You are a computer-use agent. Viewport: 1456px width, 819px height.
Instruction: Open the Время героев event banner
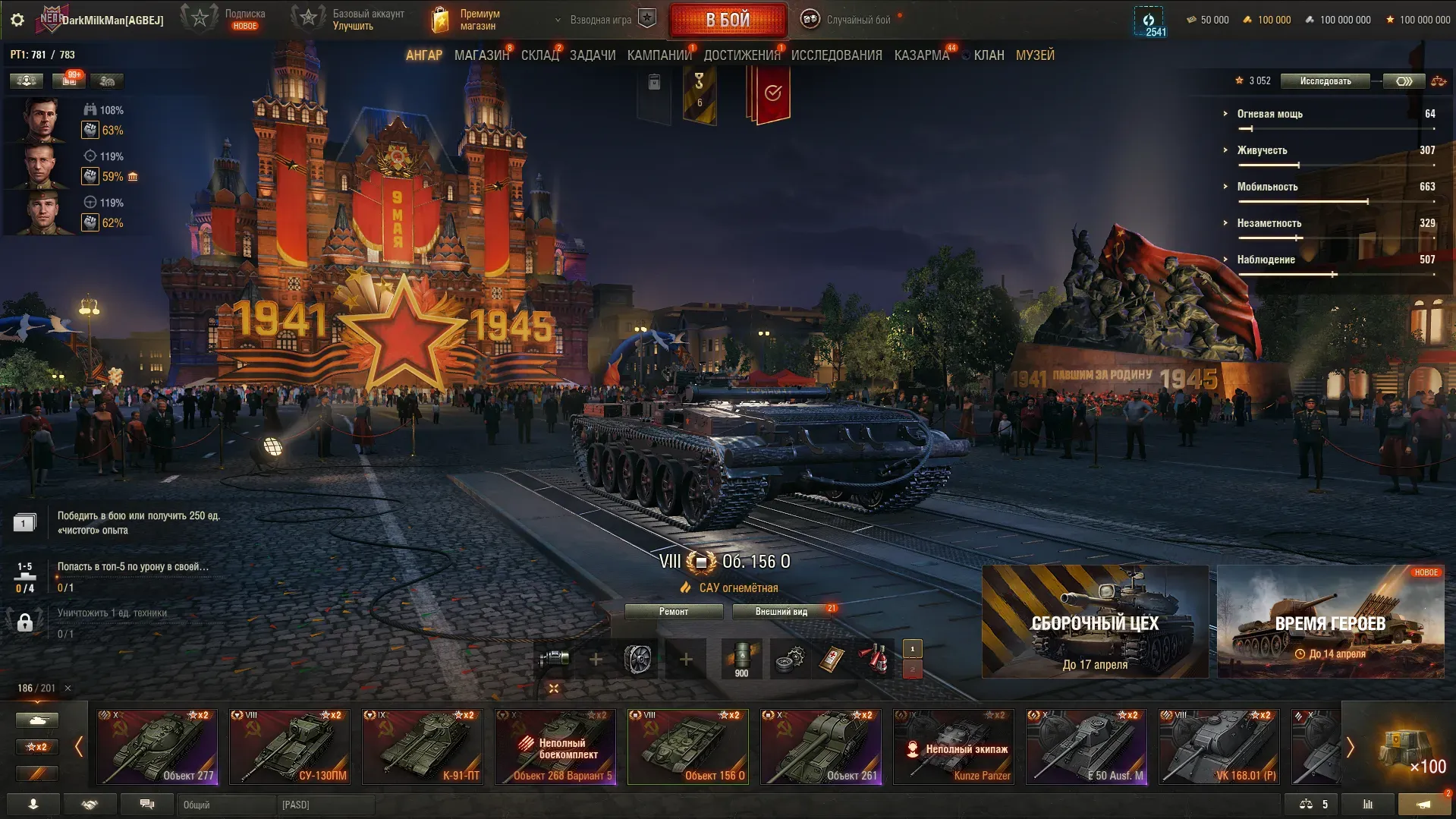[x=1330, y=622]
